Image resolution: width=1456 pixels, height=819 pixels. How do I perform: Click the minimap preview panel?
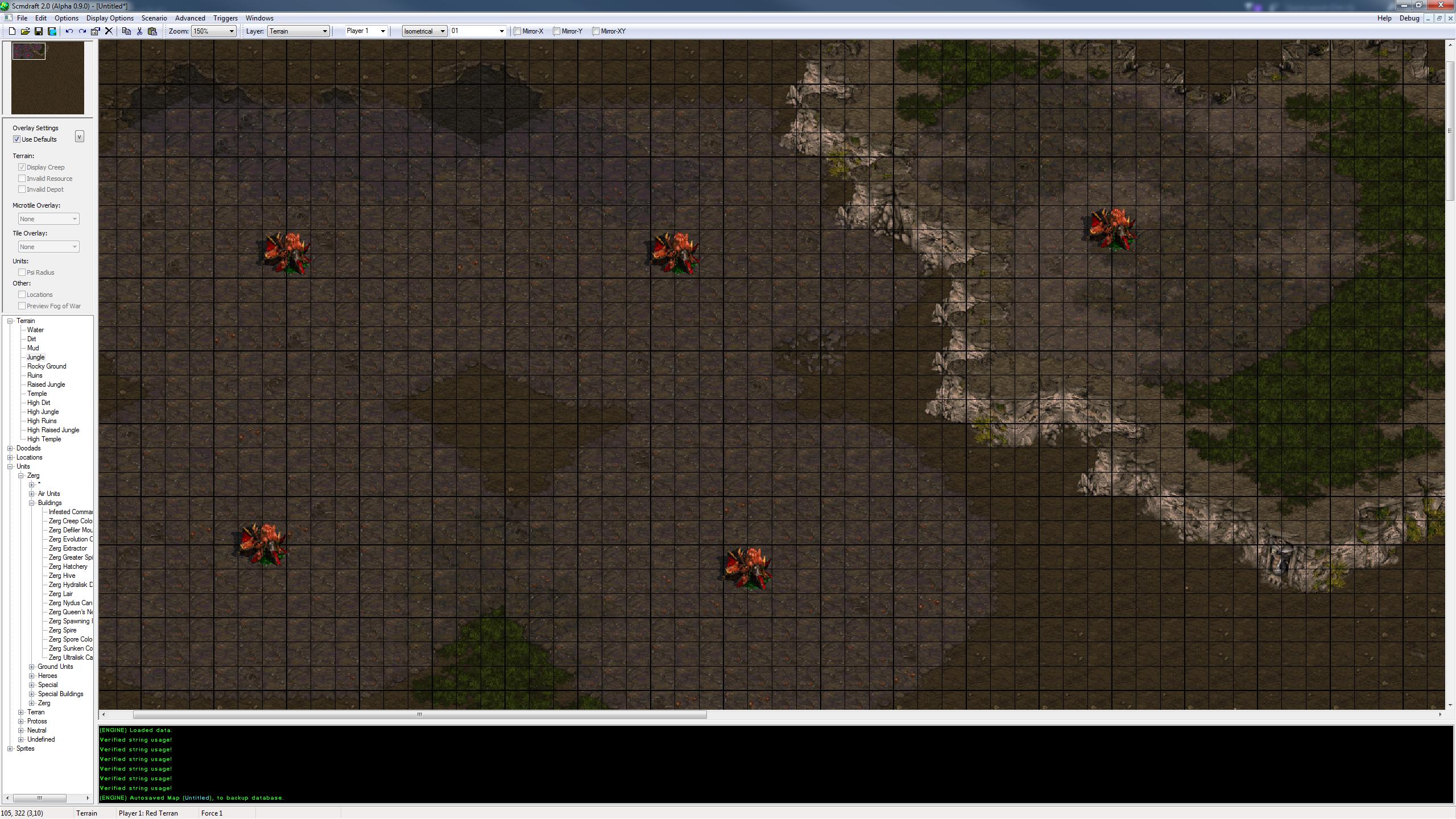click(48, 78)
